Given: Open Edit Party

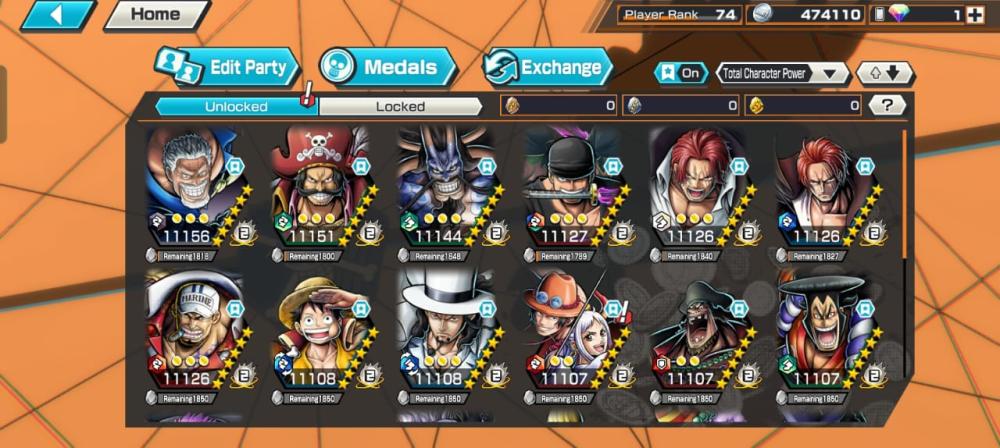Looking at the screenshot, I should pos(227,68).
